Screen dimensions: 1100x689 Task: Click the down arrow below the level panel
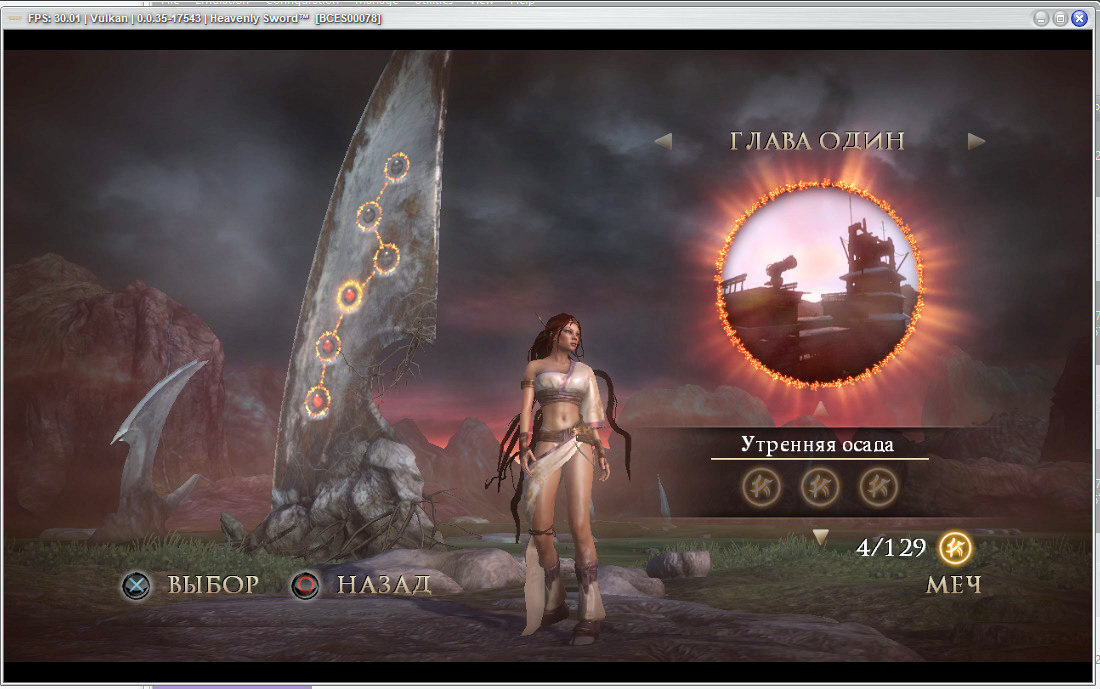[x=820, y=538]
